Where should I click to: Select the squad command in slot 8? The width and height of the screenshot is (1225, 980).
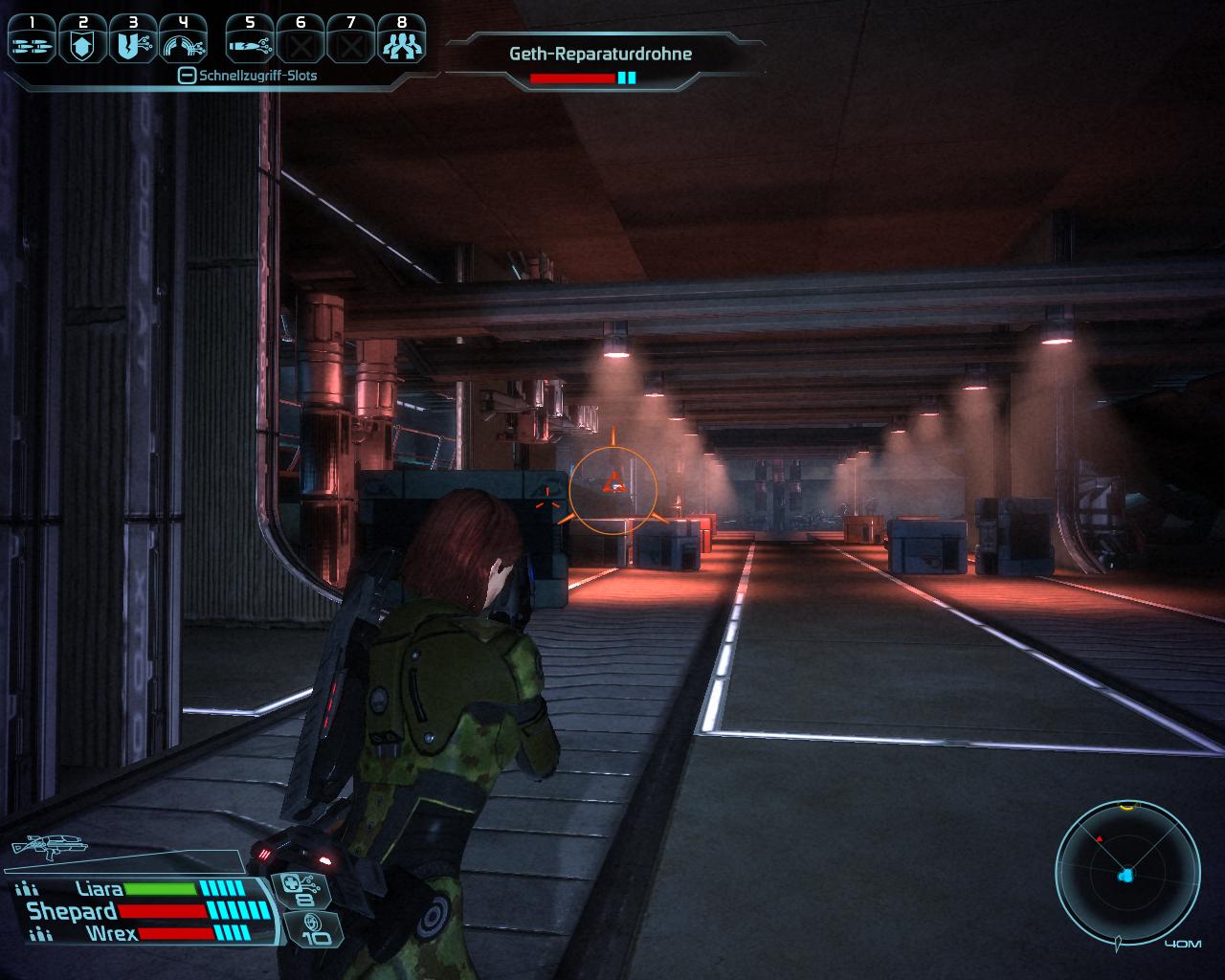(401, 42)
